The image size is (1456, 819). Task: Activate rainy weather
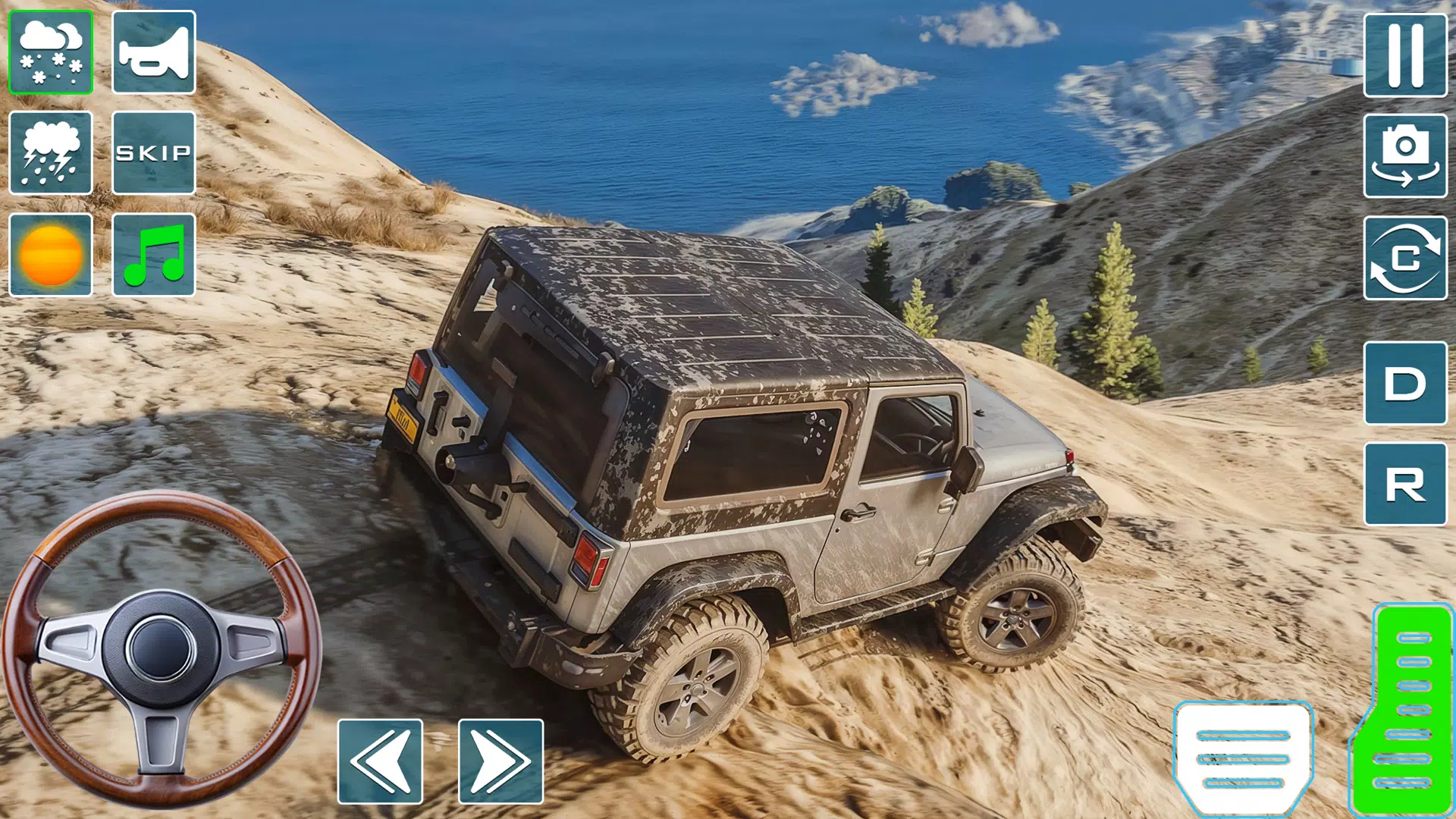point(51,154)
